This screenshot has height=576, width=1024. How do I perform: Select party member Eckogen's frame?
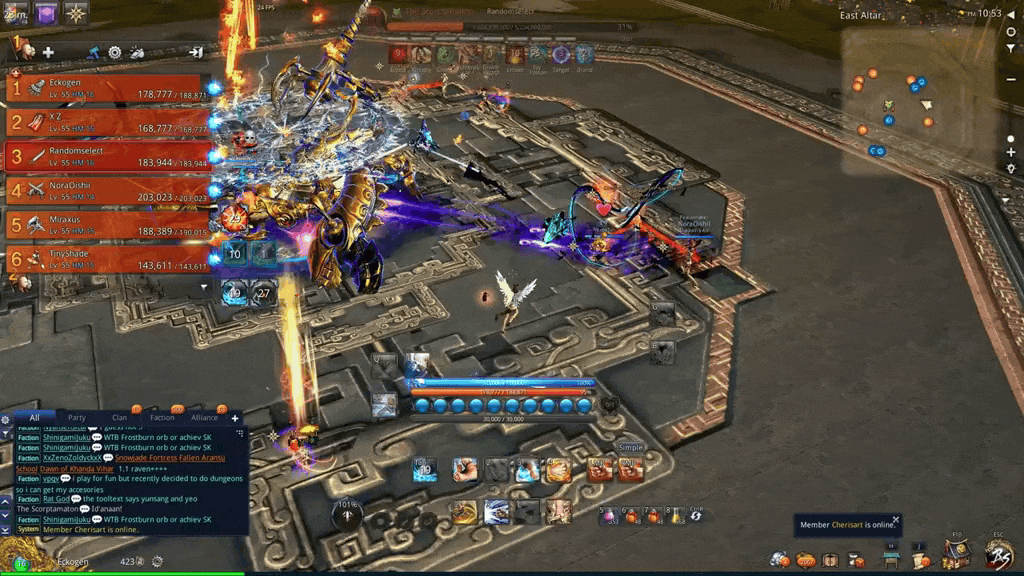pyautogui.click(x=108, y=89)
